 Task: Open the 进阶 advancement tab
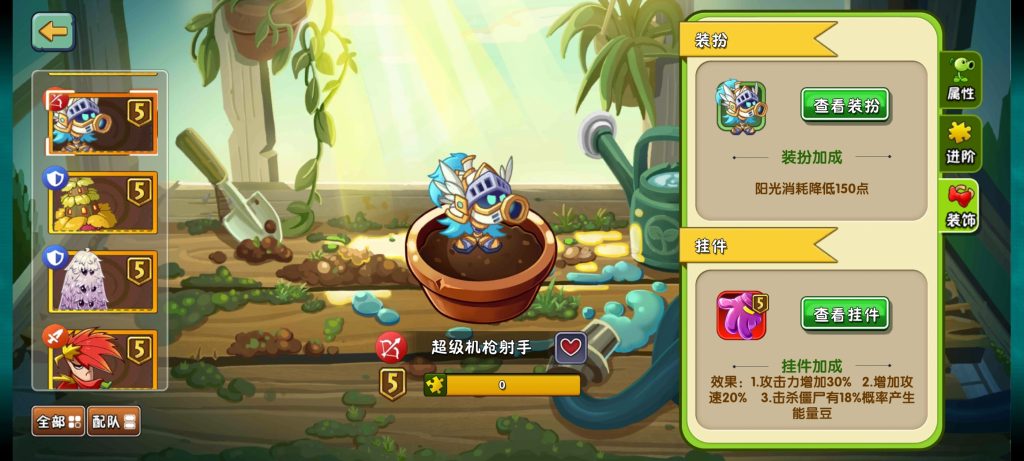(961, 145)
